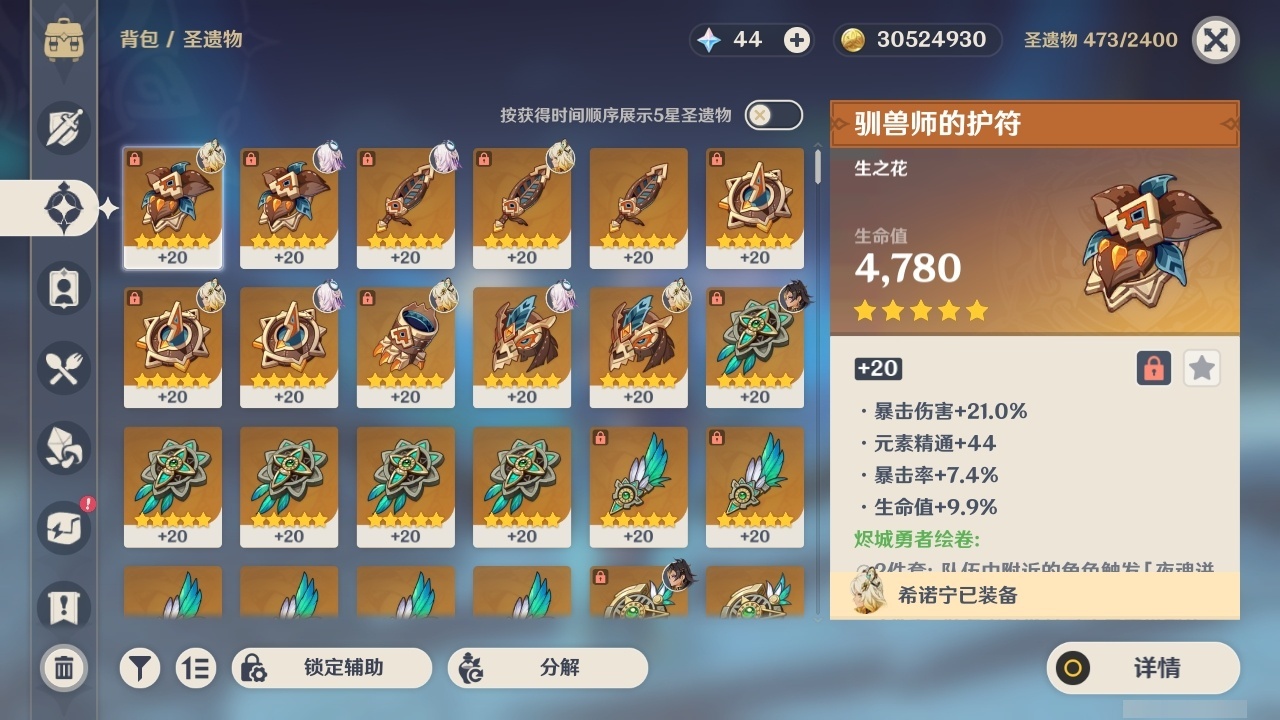This screenshot has height=720, width=1280.
Task: Open the artifact filter funnel icon
Action: (140, 668)
